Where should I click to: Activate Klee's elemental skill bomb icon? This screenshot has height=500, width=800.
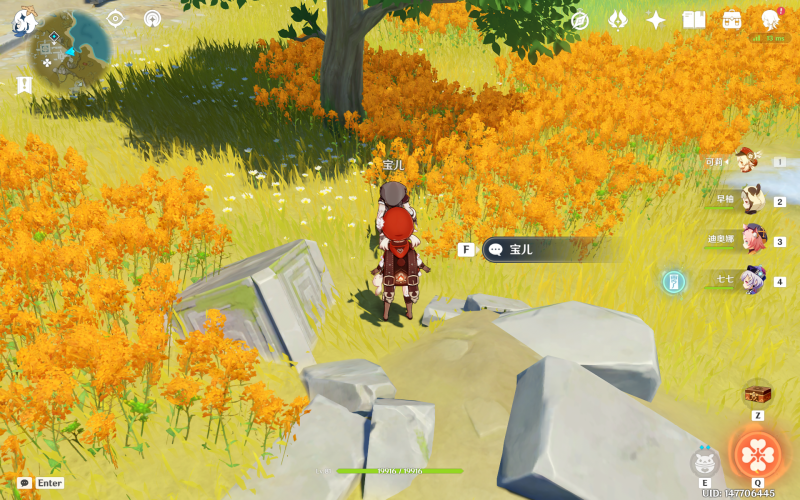[x=705, y=461]
